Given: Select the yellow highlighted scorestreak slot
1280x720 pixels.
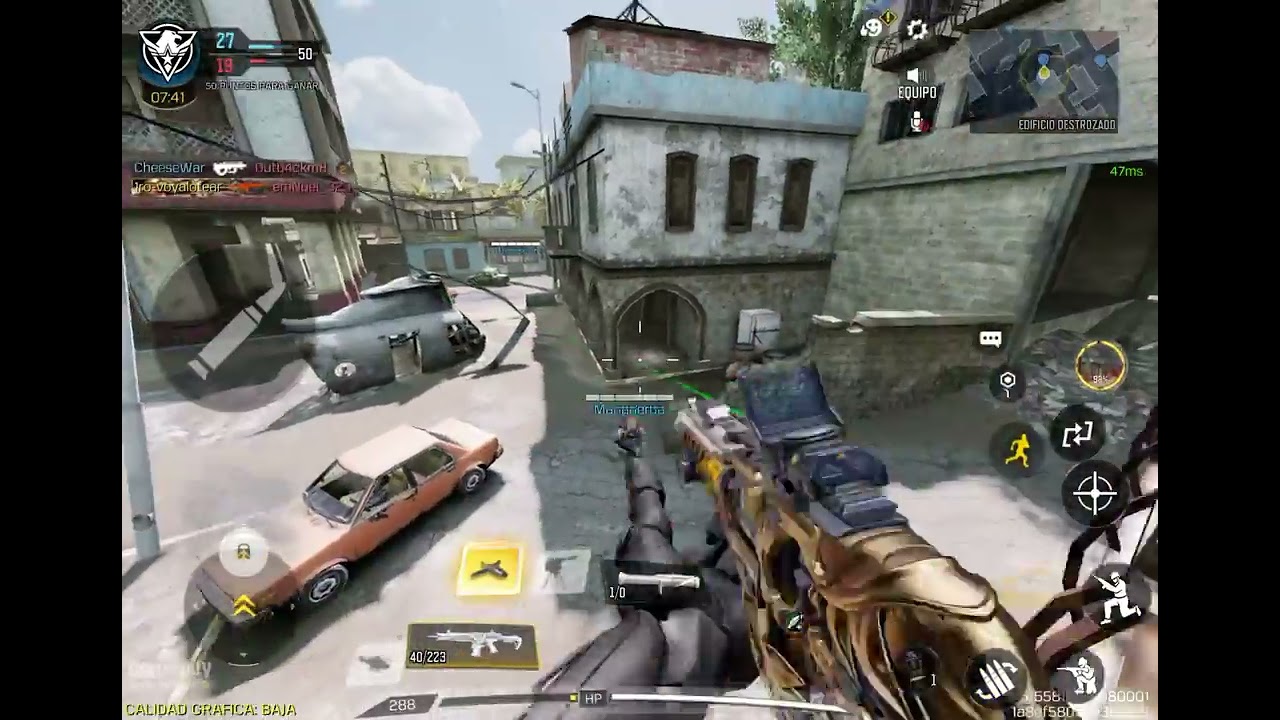Looking at the screenshot, I should pyautogui.click(x=490, y=569).
